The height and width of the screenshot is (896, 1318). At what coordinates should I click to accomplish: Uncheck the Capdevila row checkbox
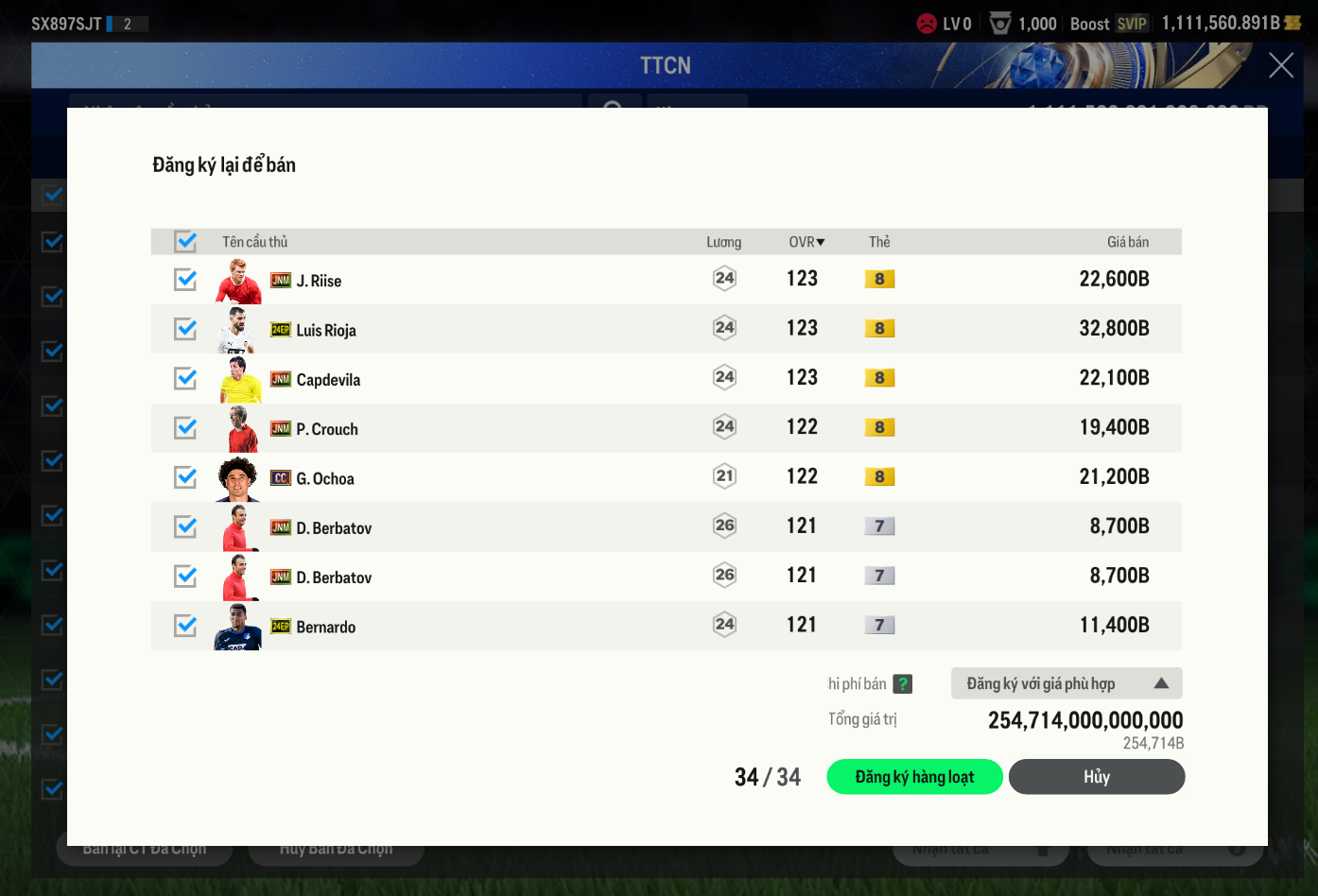(185, 379)
